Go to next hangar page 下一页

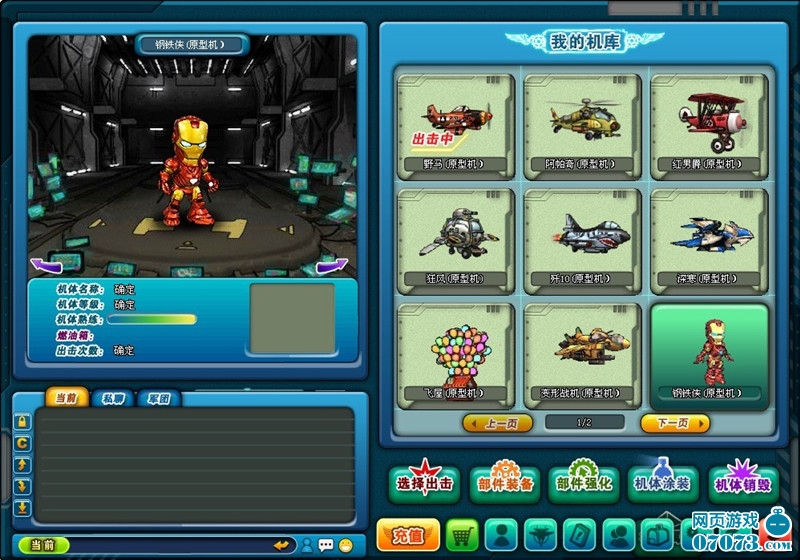pyautogui.click(x=675, y=423)
